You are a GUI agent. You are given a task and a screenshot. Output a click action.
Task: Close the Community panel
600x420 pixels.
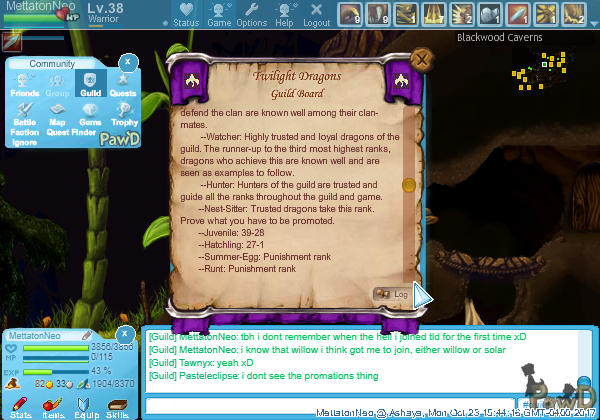click(126, 62)
